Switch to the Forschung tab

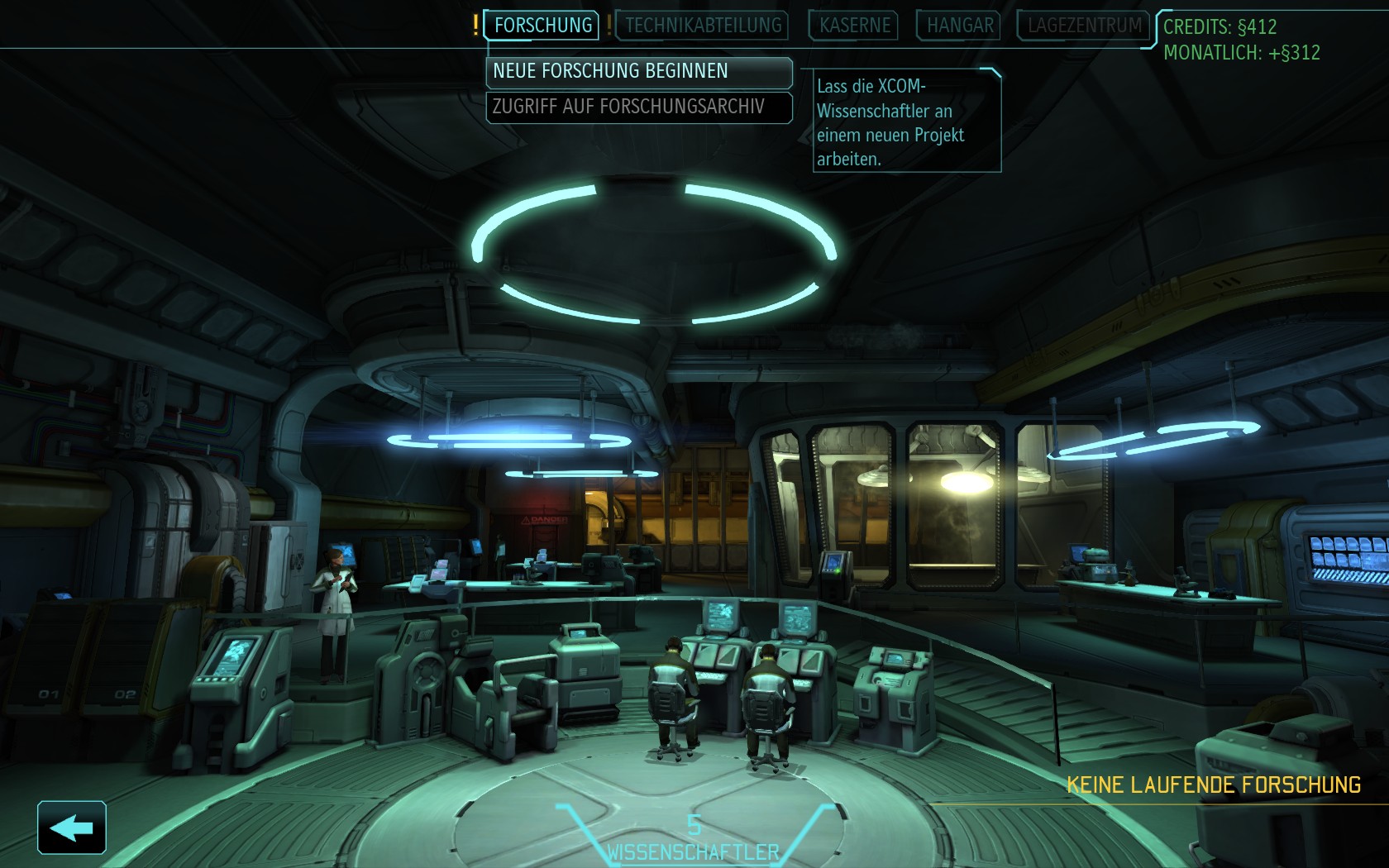click(x=542, y=26)
